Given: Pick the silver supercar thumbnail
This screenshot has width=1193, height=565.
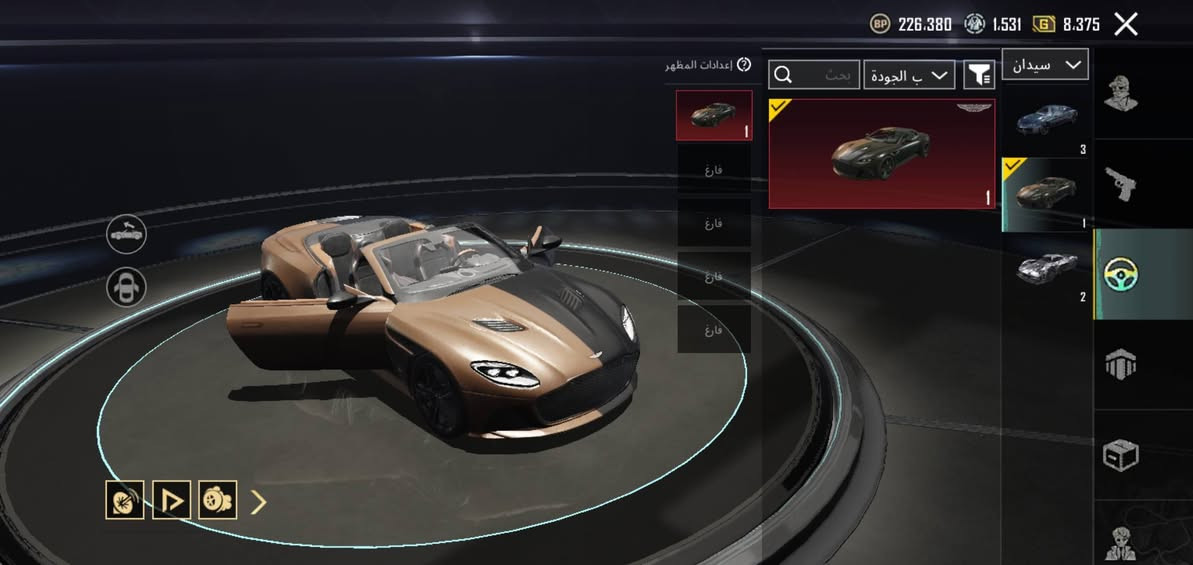Looking at the screenshot, I should 1047,267.
